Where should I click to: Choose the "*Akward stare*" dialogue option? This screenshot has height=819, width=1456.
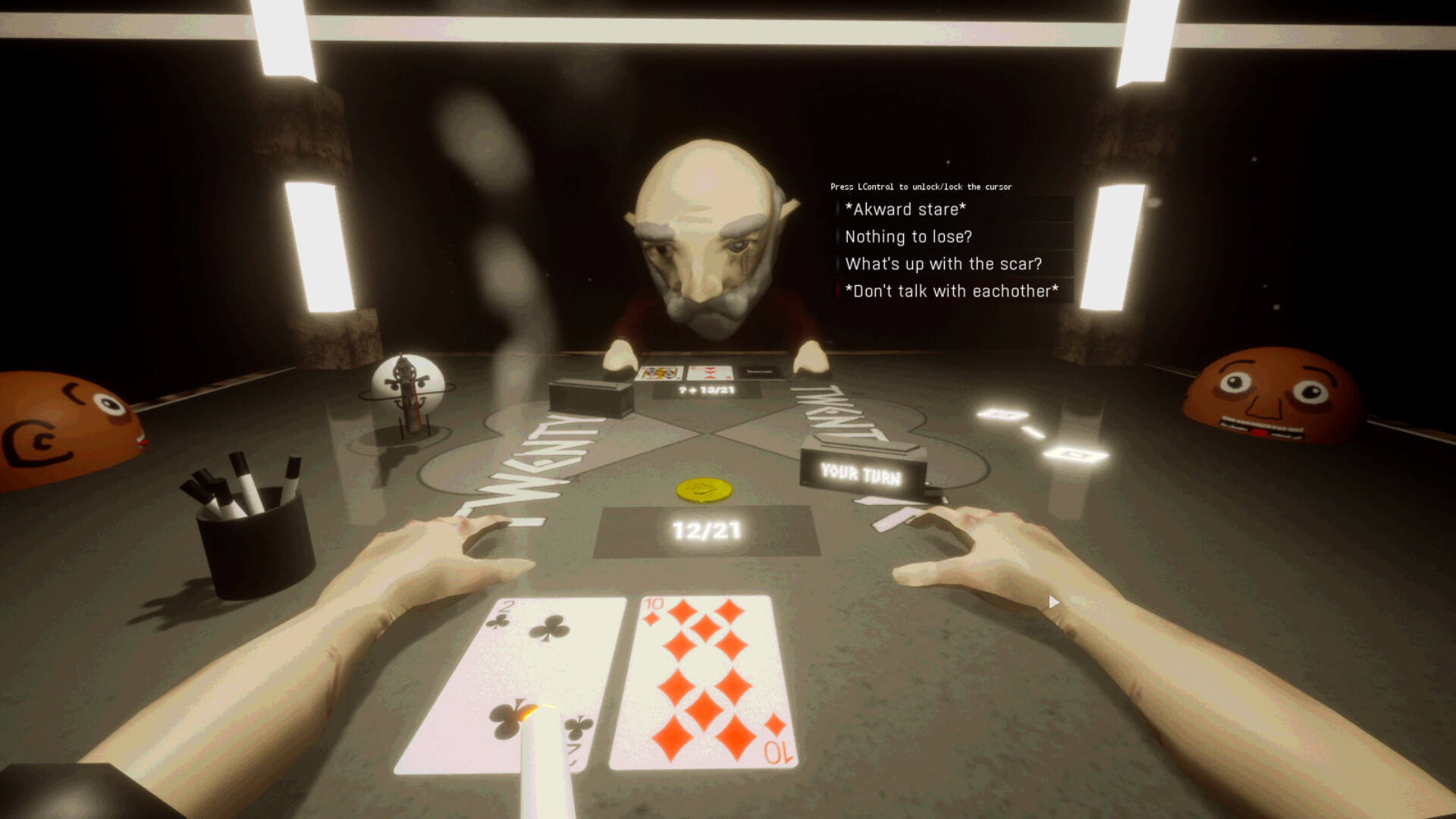905,209
